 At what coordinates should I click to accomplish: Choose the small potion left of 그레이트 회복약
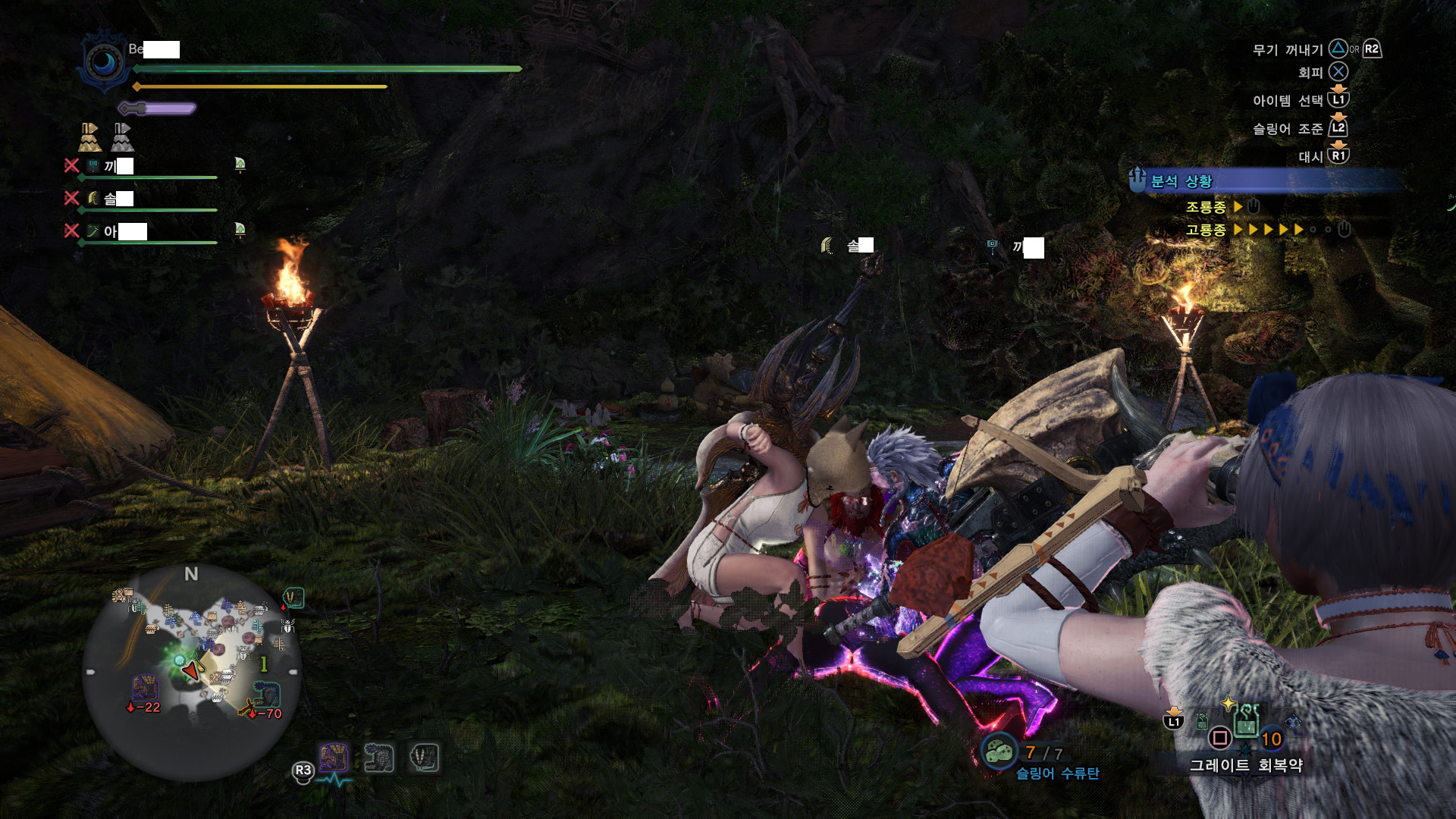[x=1202, y=721]
